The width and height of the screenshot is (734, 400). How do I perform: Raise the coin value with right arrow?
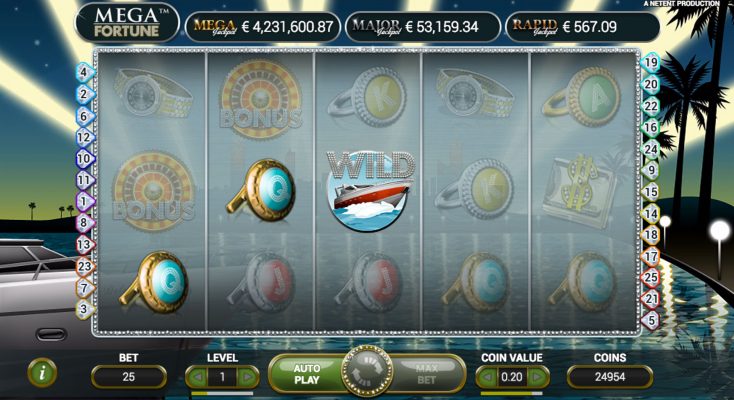[x=537, y=377]
